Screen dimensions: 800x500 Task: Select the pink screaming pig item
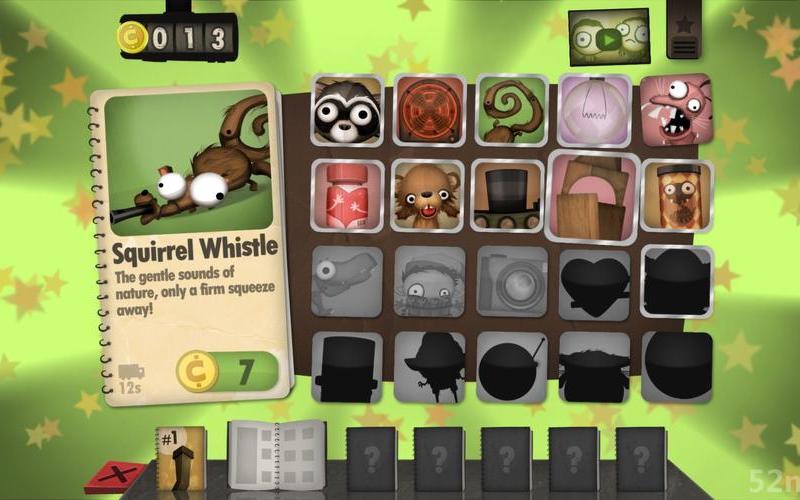675,109
